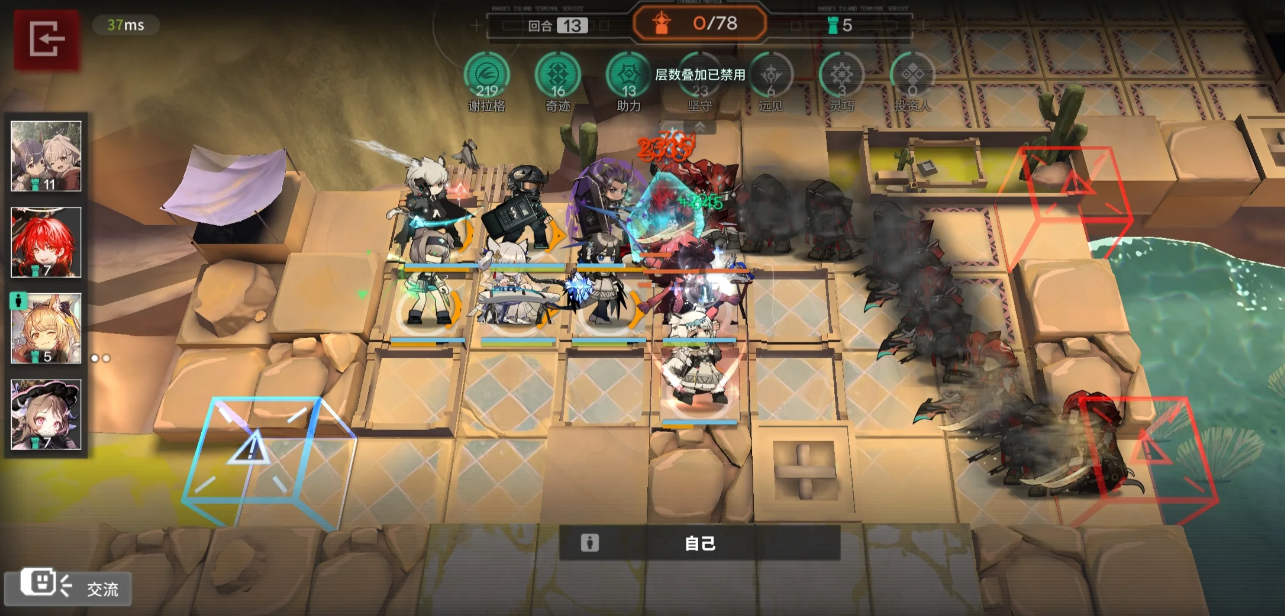Viewport: 1285px width, 616px height.
Task: Select the 灵巧 synergy icon
Action: click(841, 75)
